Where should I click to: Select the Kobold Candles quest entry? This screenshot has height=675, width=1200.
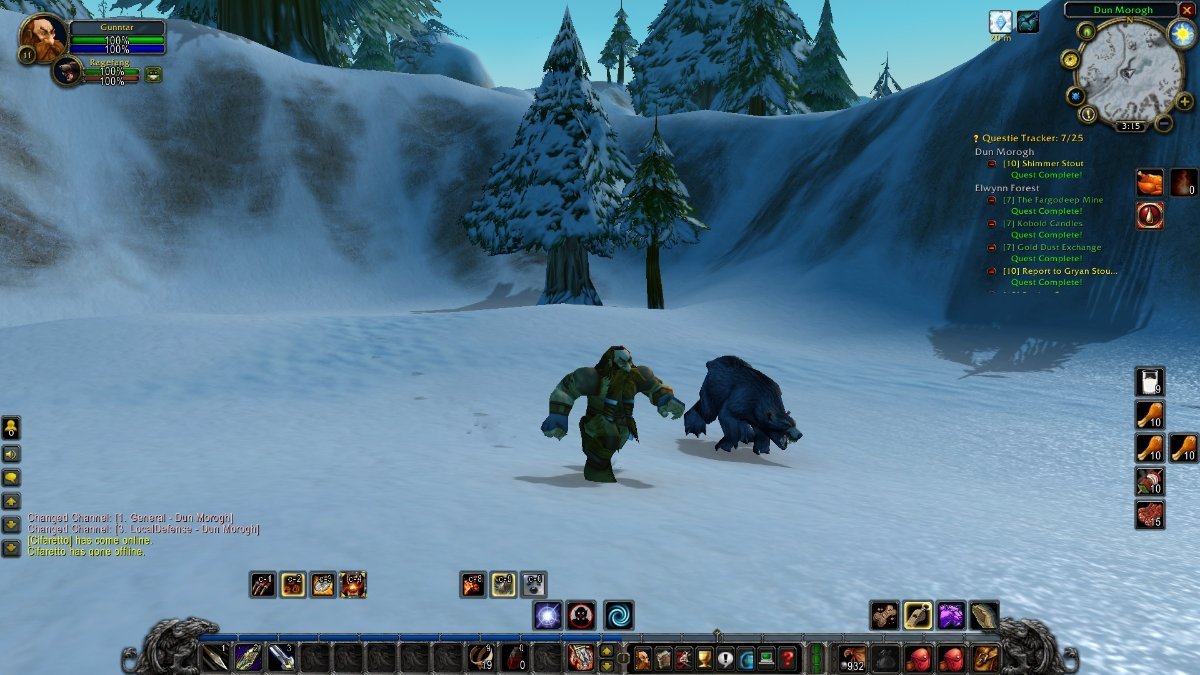pos(1047,224)
